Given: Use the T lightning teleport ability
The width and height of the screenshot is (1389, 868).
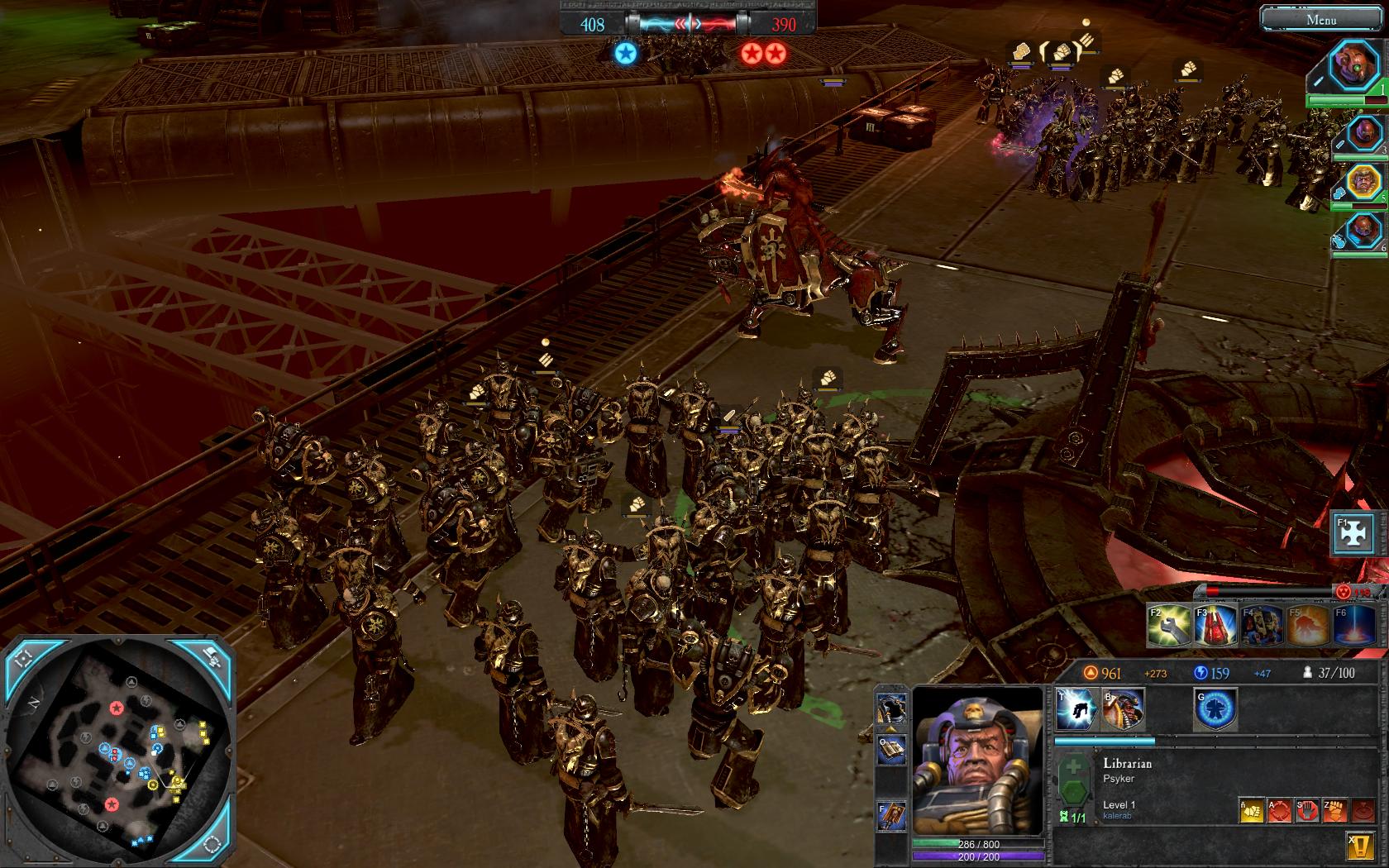Looking at the screenshot, I should pyautogui.click(x=1076, y=710).
